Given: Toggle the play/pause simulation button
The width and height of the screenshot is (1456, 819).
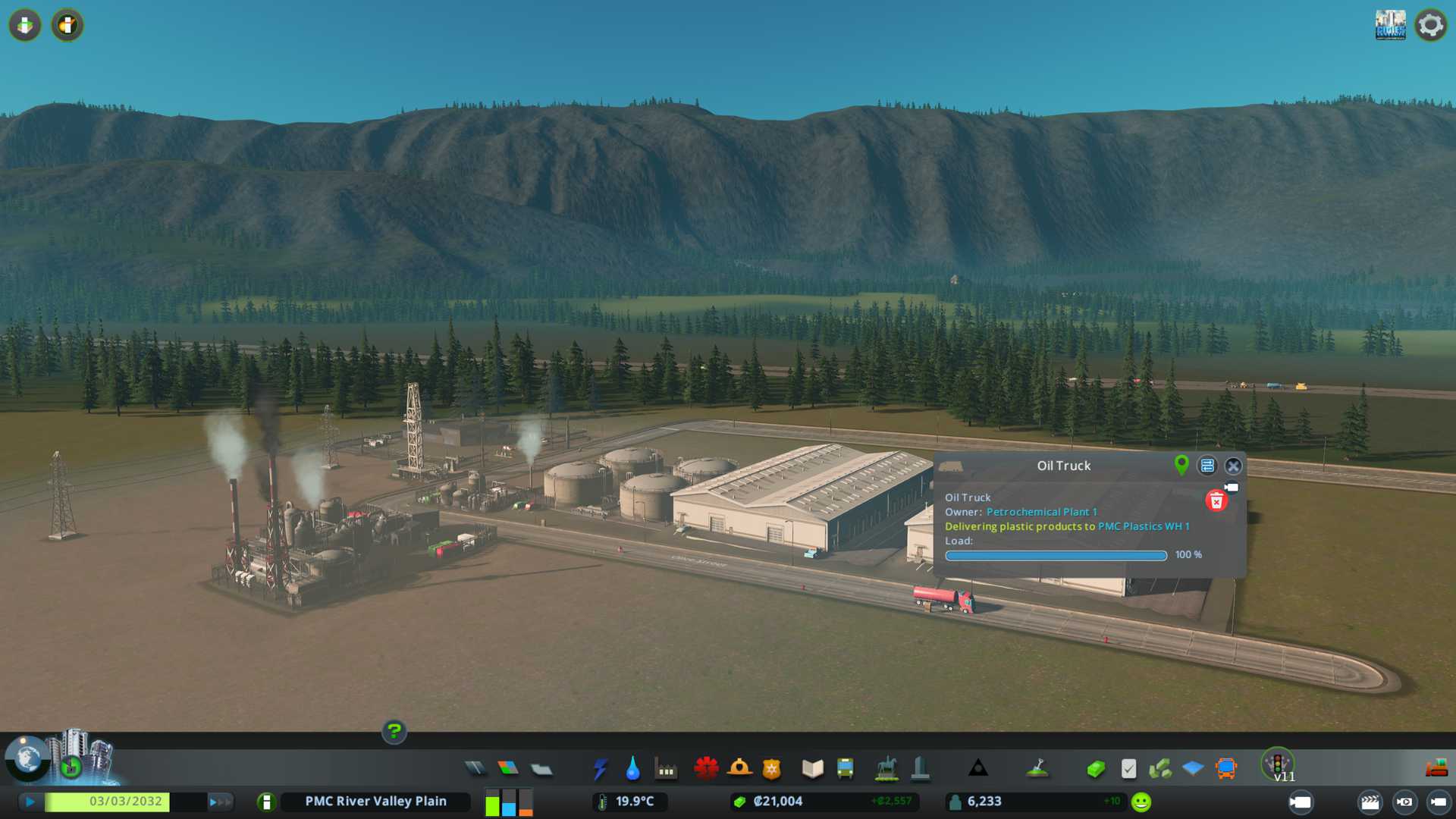Looking at the screenshot, I should click(x=30, y=802).
